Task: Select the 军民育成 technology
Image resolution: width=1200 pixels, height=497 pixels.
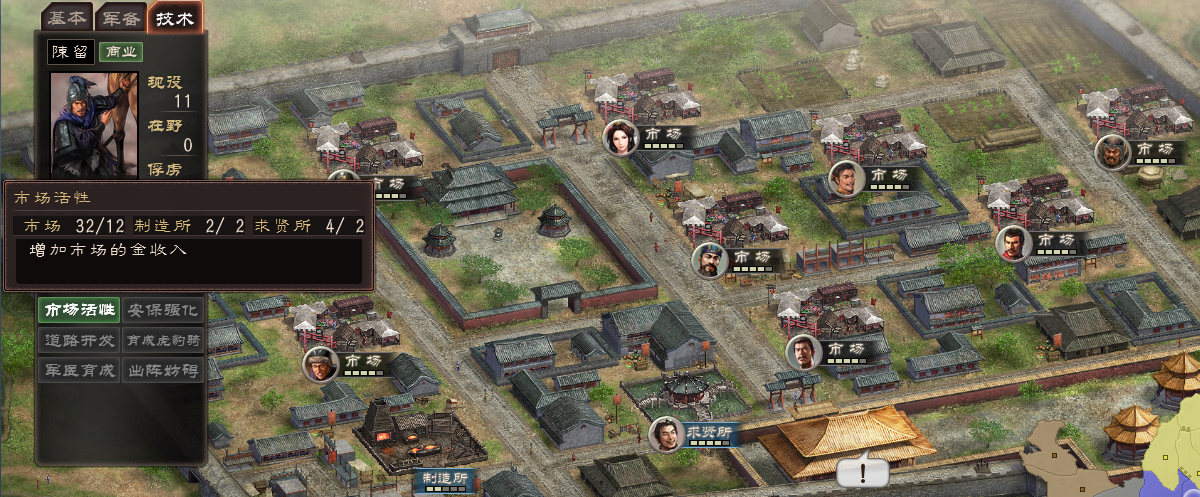Action: (x=78, y=370)
